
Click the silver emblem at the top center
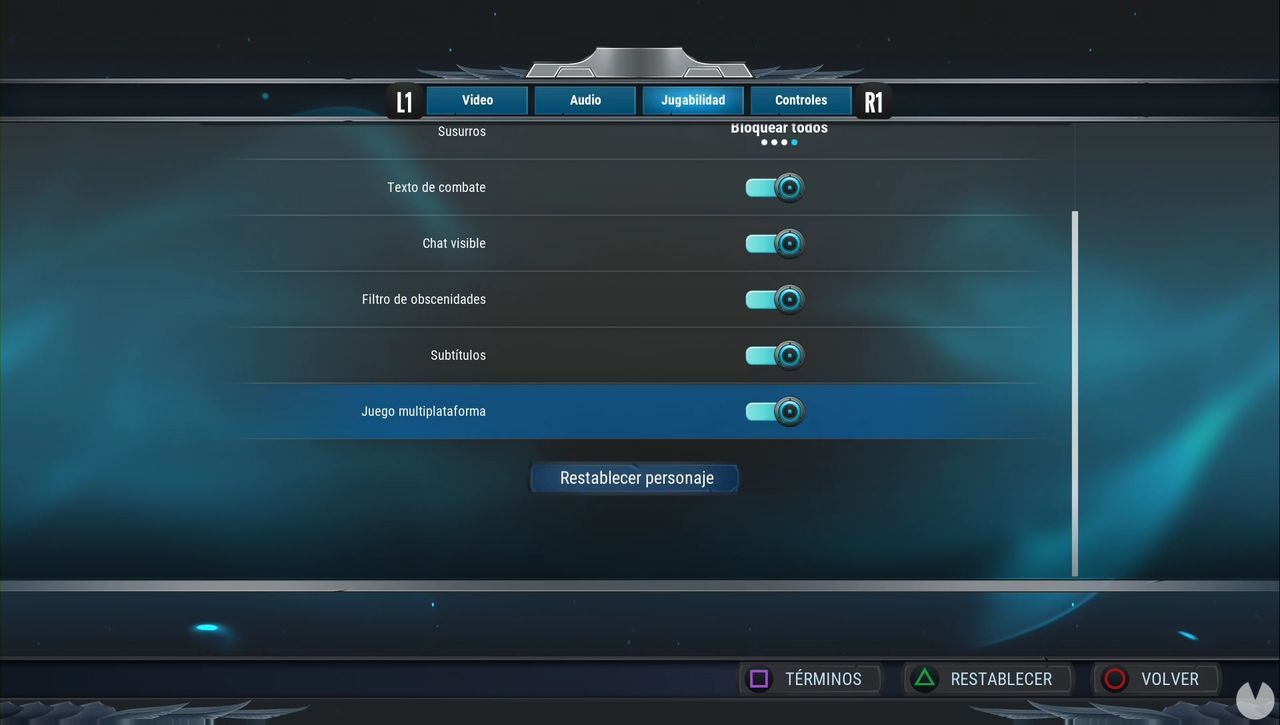coord(641,62)
